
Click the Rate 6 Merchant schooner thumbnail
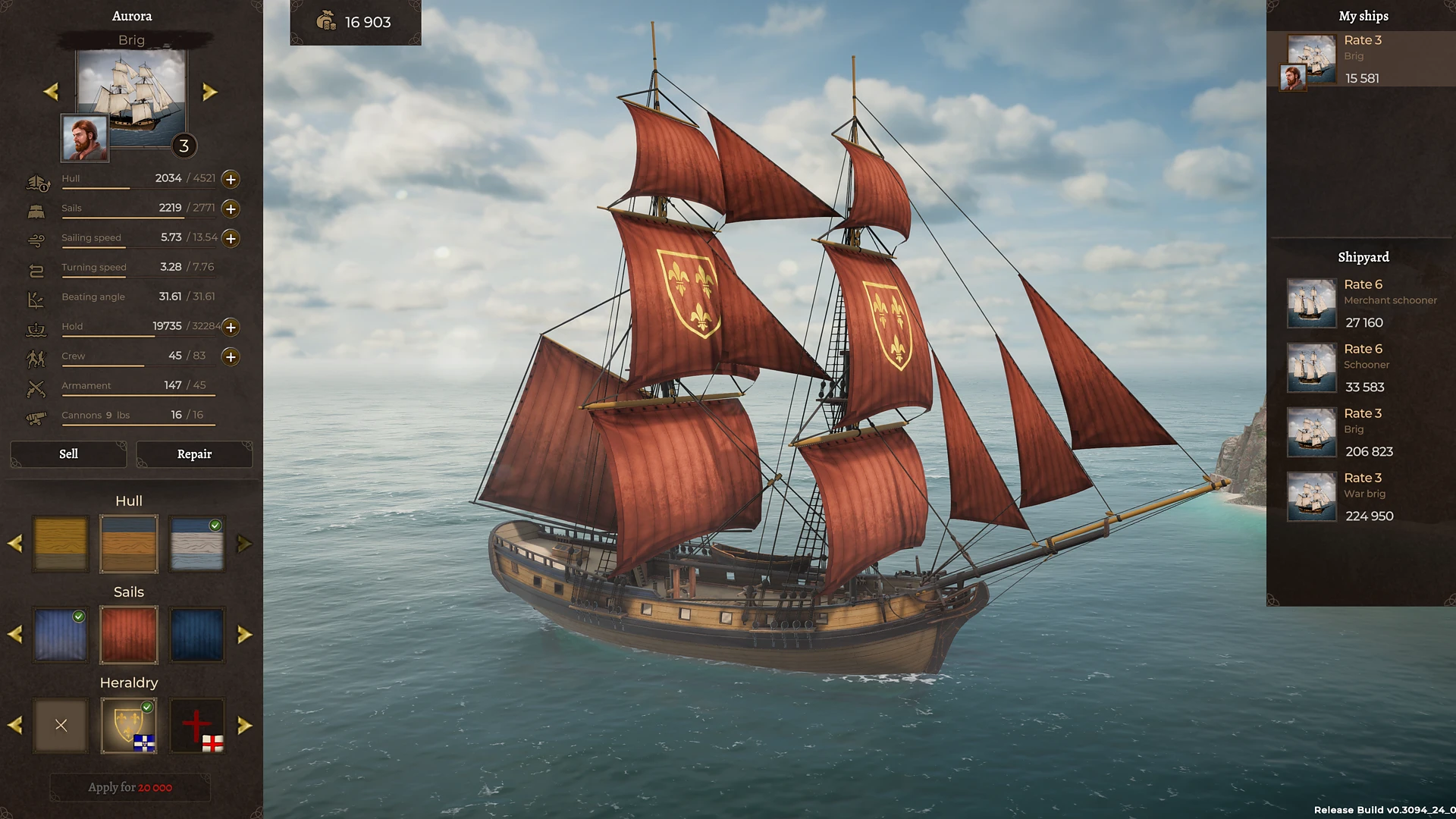pos(1311,303)
